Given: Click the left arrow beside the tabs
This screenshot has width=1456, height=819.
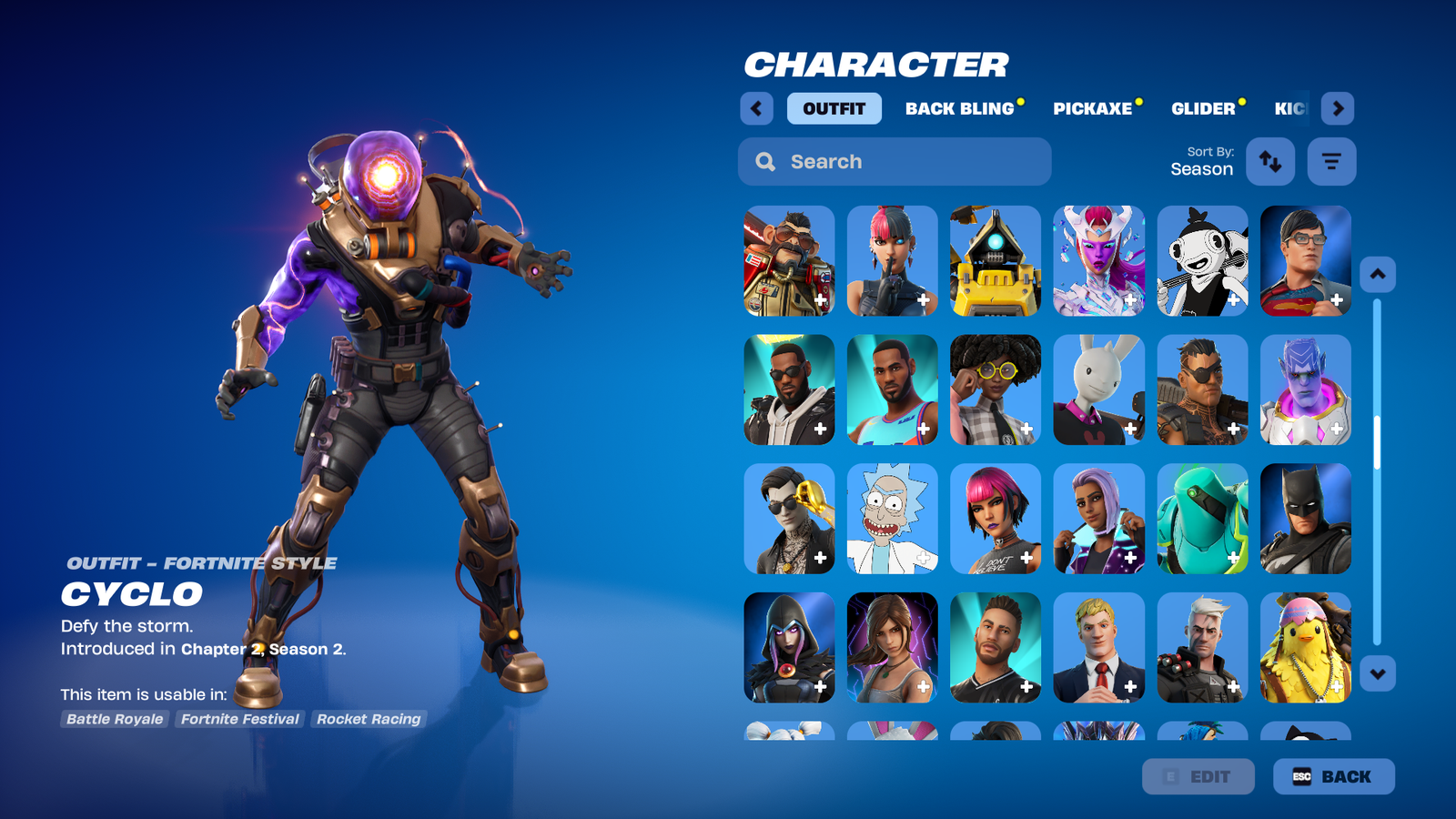Looking at the screenshot, I should coord(756,108).
